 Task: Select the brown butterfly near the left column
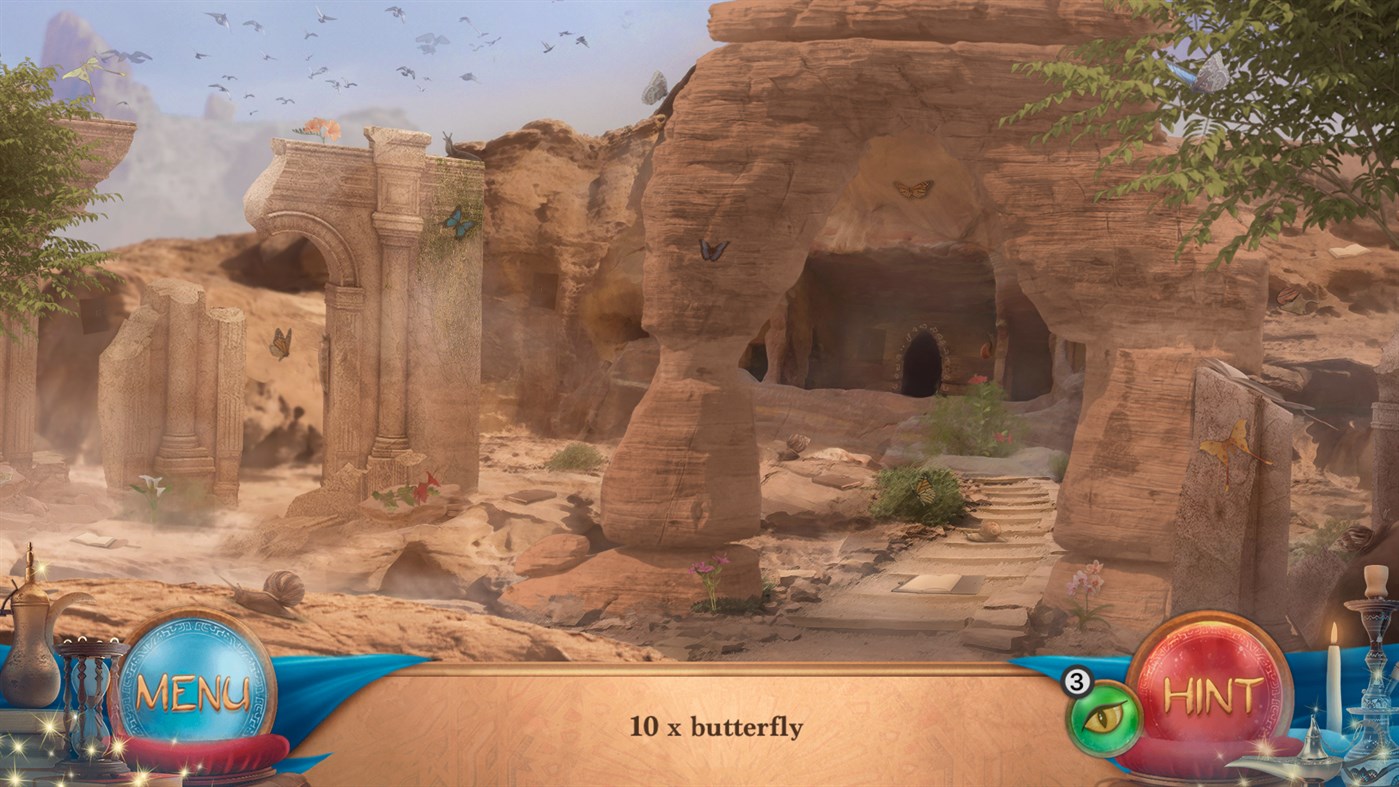pyautogui.click(x=281, y=343)
